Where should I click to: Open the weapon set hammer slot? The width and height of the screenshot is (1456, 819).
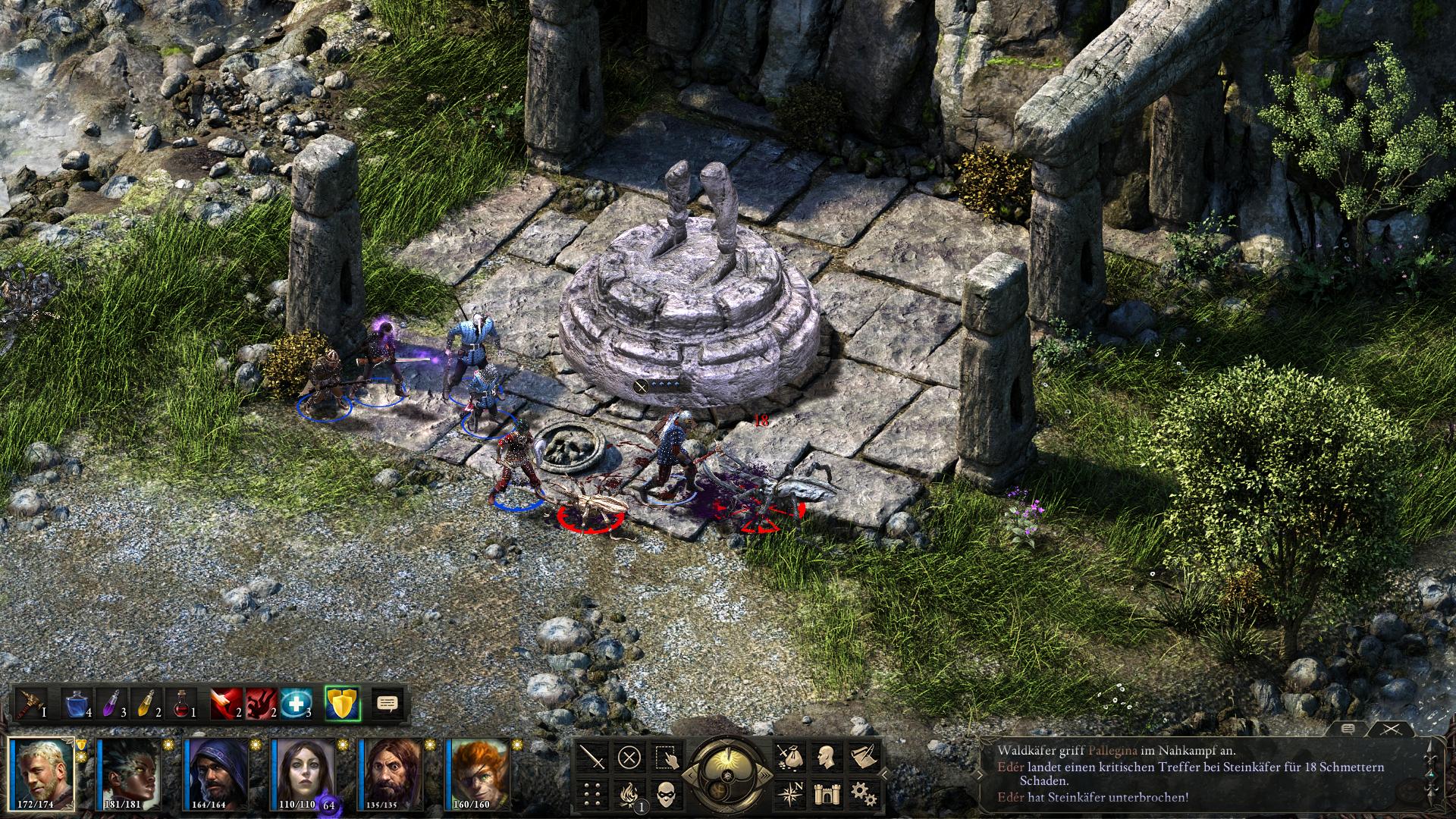click(31, 704)
